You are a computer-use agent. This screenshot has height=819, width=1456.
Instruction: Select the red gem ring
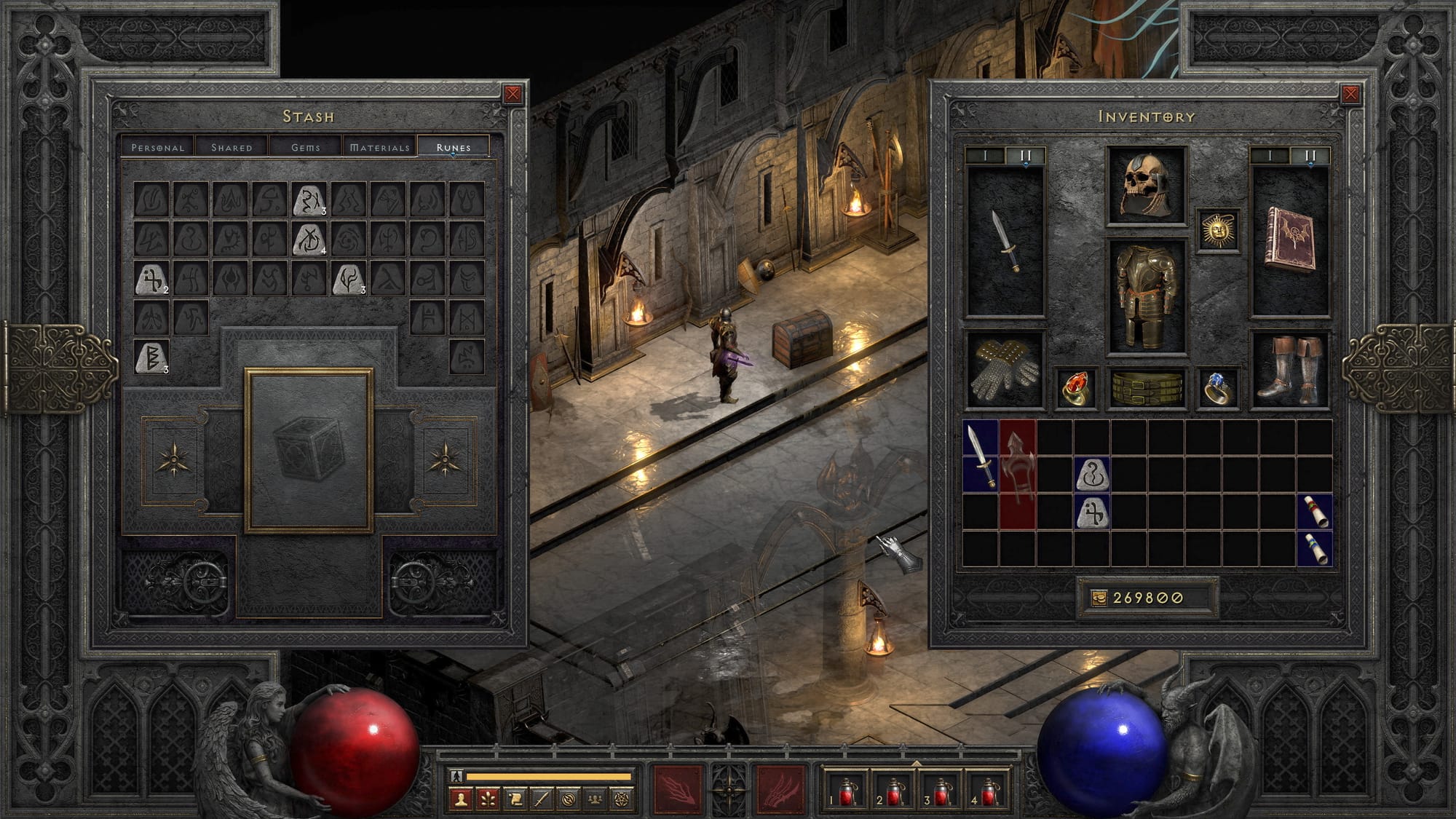click(x=1076, y=388)
